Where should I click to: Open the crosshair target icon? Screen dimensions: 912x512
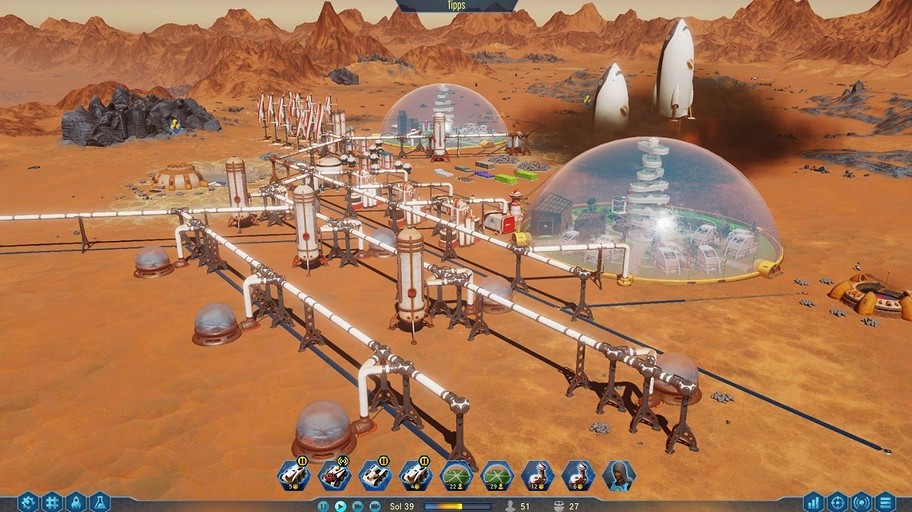[837, 501]
